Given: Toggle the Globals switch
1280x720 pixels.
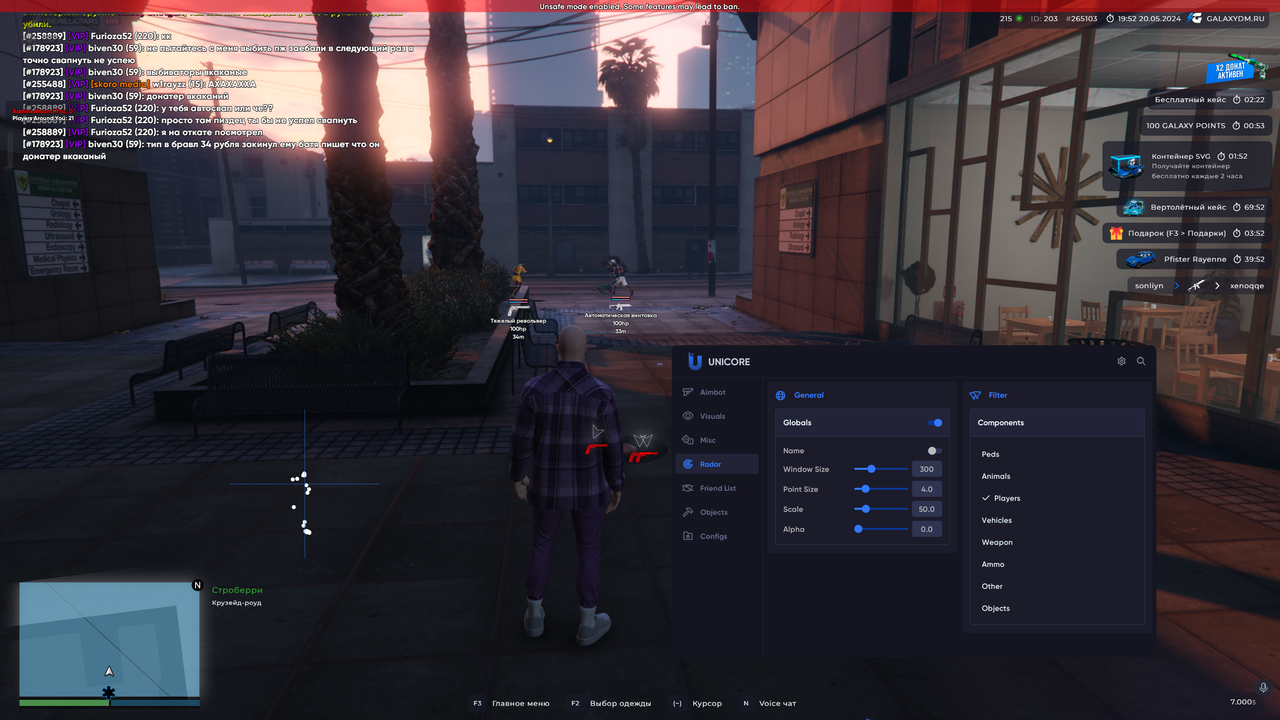Looking at the screenshot, I should (x=935, y=423).
